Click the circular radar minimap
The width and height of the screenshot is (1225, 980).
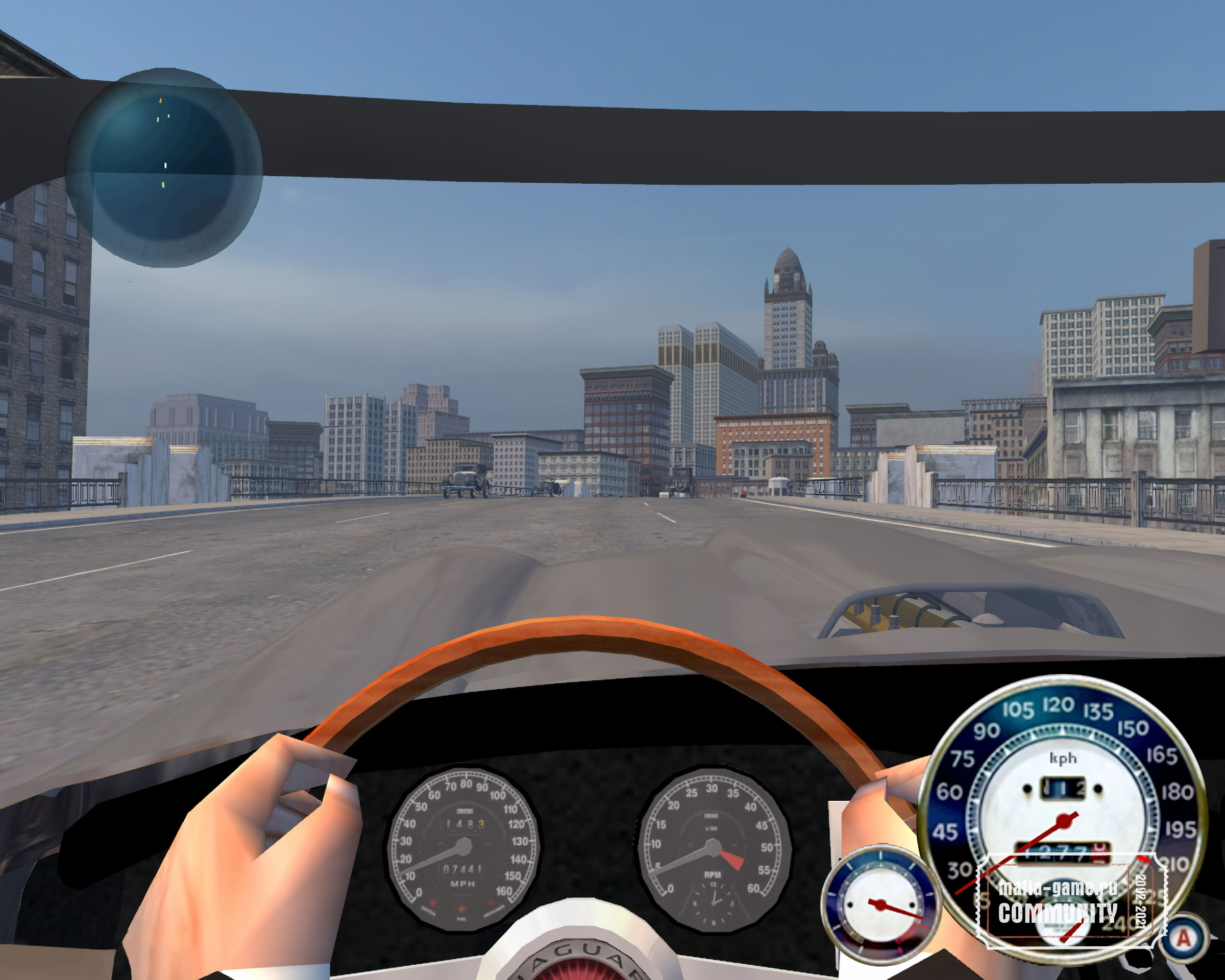pos(164,168)
